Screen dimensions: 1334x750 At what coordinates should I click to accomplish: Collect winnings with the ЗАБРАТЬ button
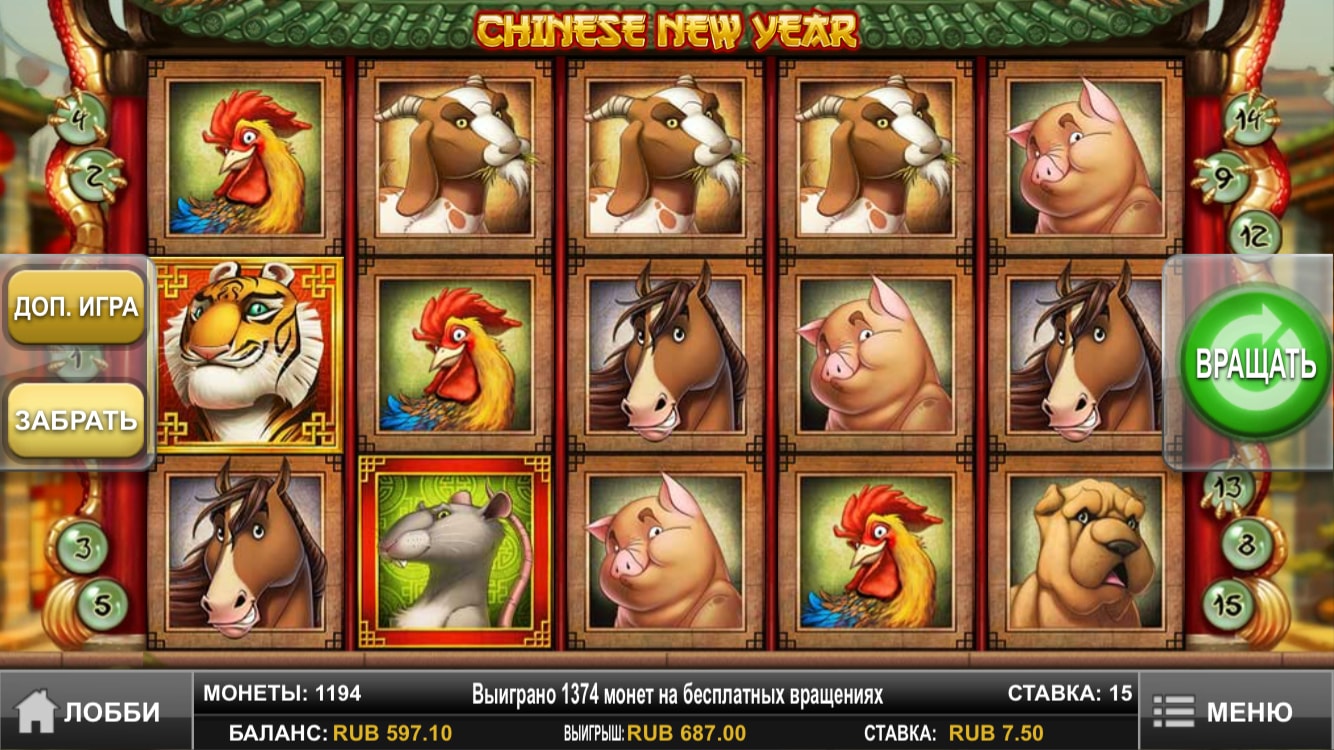[x=76, y=420]
